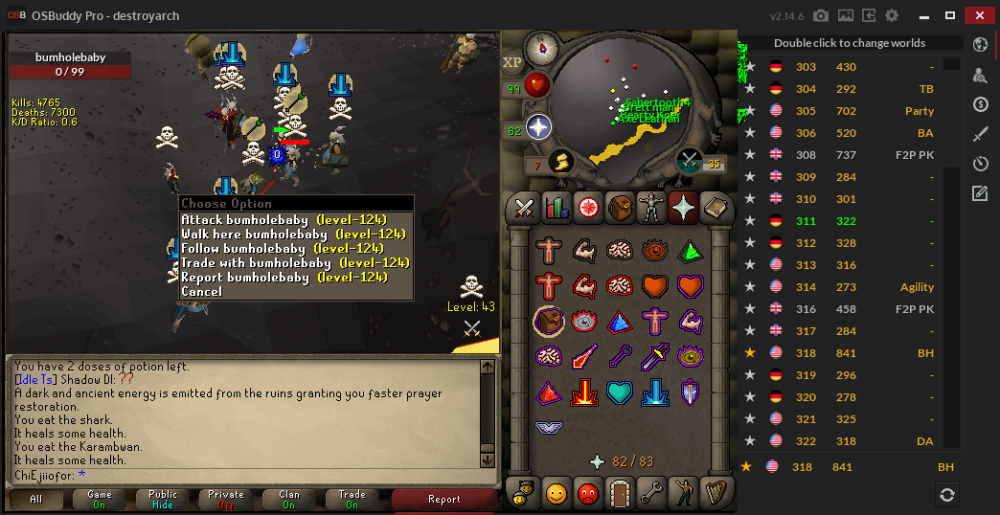Close the OSBuddy Pro window
The height and width of the screenshot is (515, 1000).
977,15
